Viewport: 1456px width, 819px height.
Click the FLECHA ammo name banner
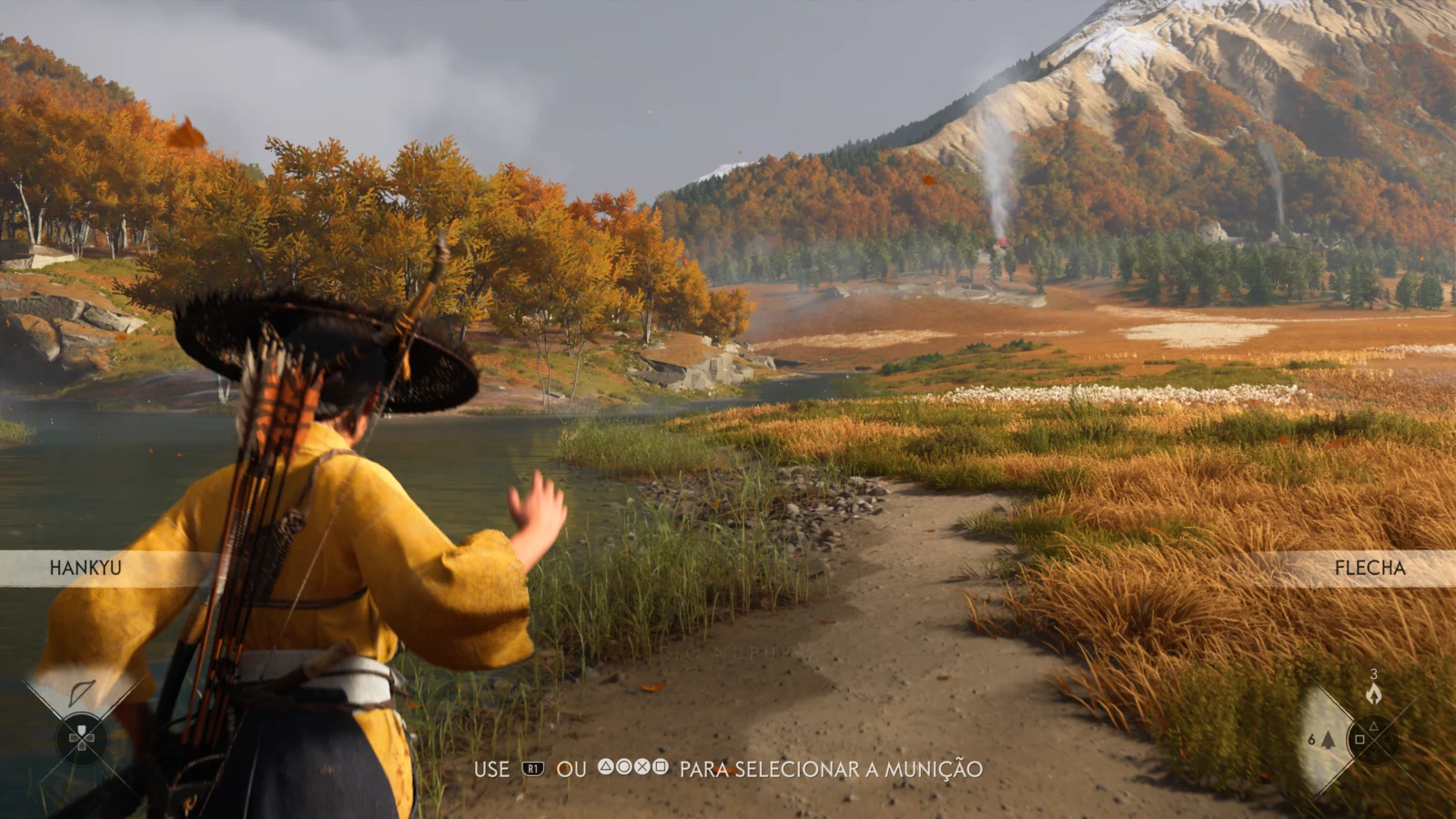point(1370,568)
